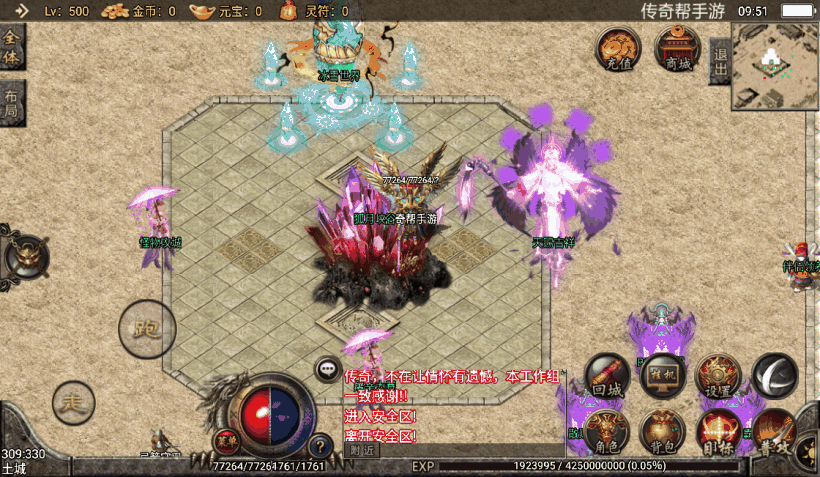Activate the white crescent slash skill
This screenshot has height=477, width=820.
[x=774, y=373]
